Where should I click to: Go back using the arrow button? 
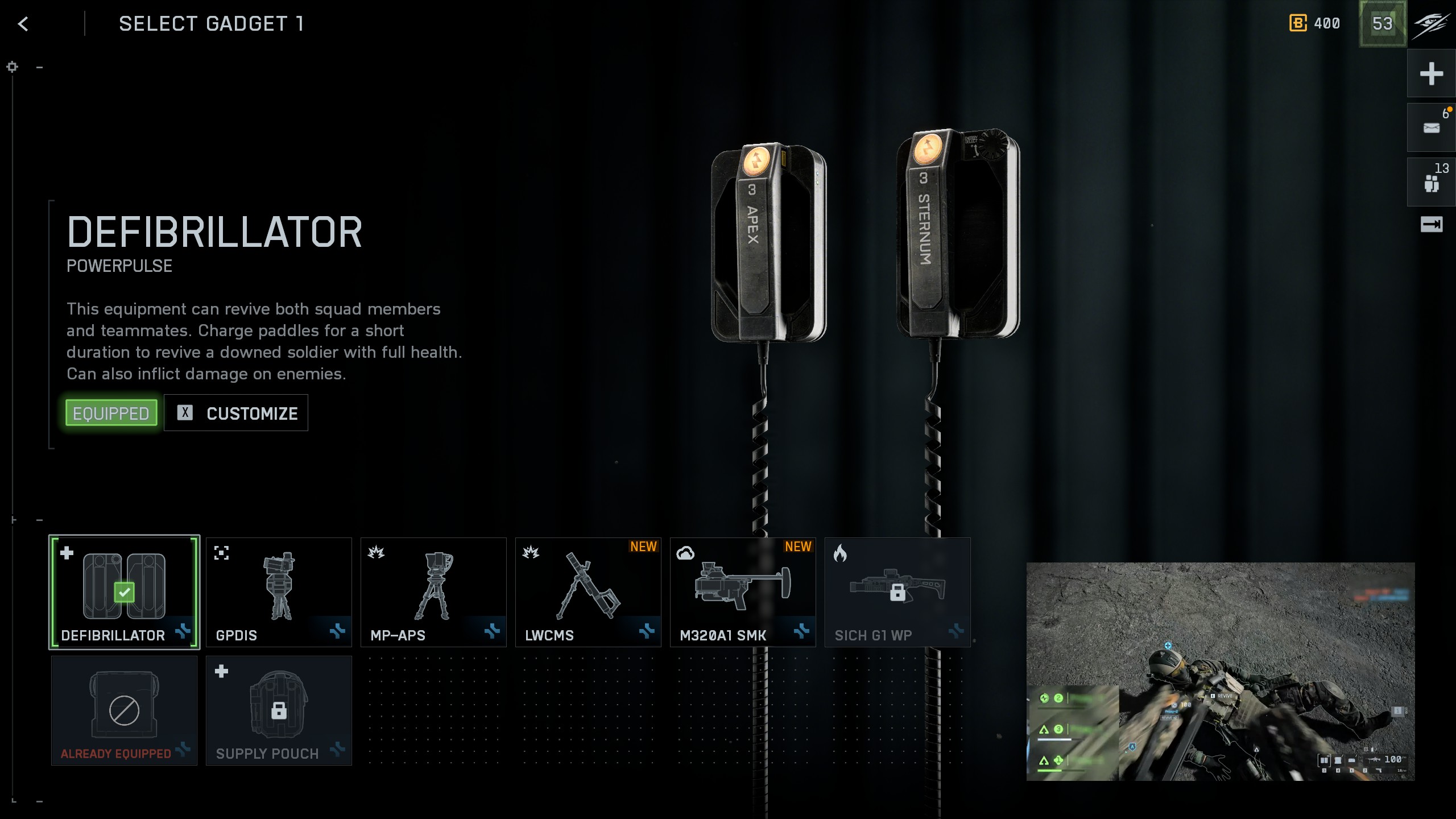point(23,24)
